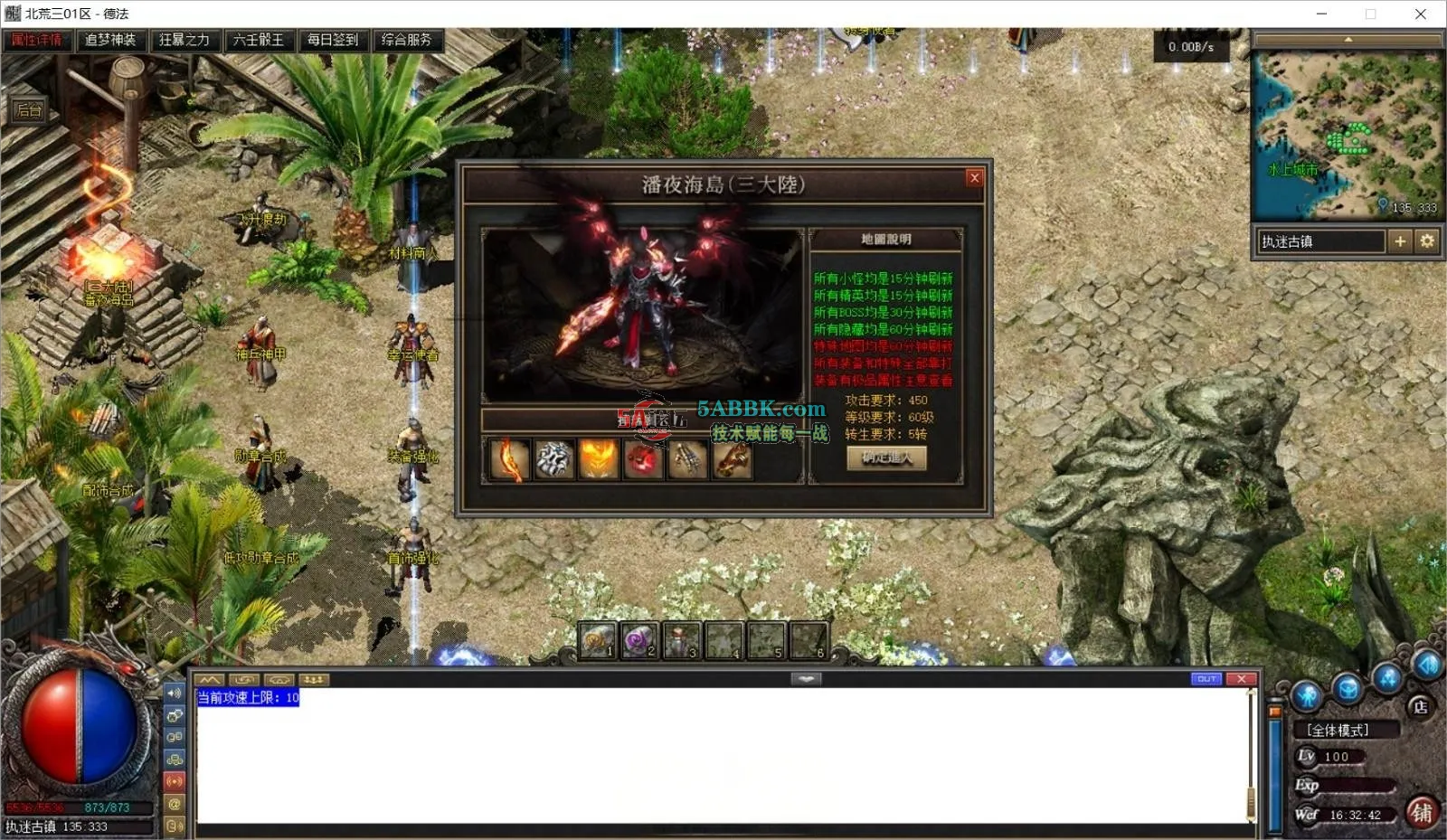The width and height of the screenshot is (1447, 840).
Task: Open the 全体模式 chat mode selector
Action: pyautogui.click(x=1338, y=730)
